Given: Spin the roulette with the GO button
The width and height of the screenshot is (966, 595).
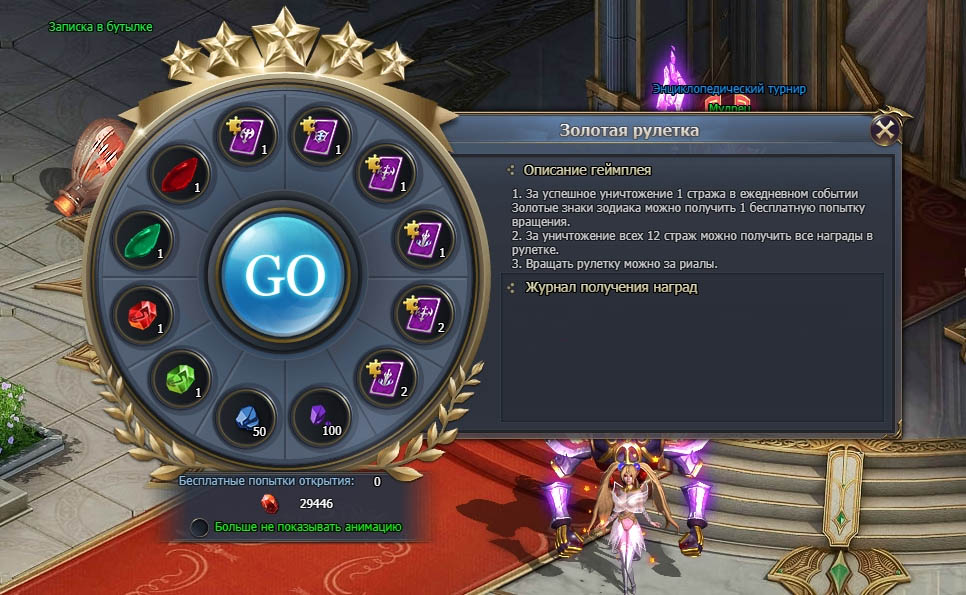Looking at the screenshot, I should coord(284,274).
